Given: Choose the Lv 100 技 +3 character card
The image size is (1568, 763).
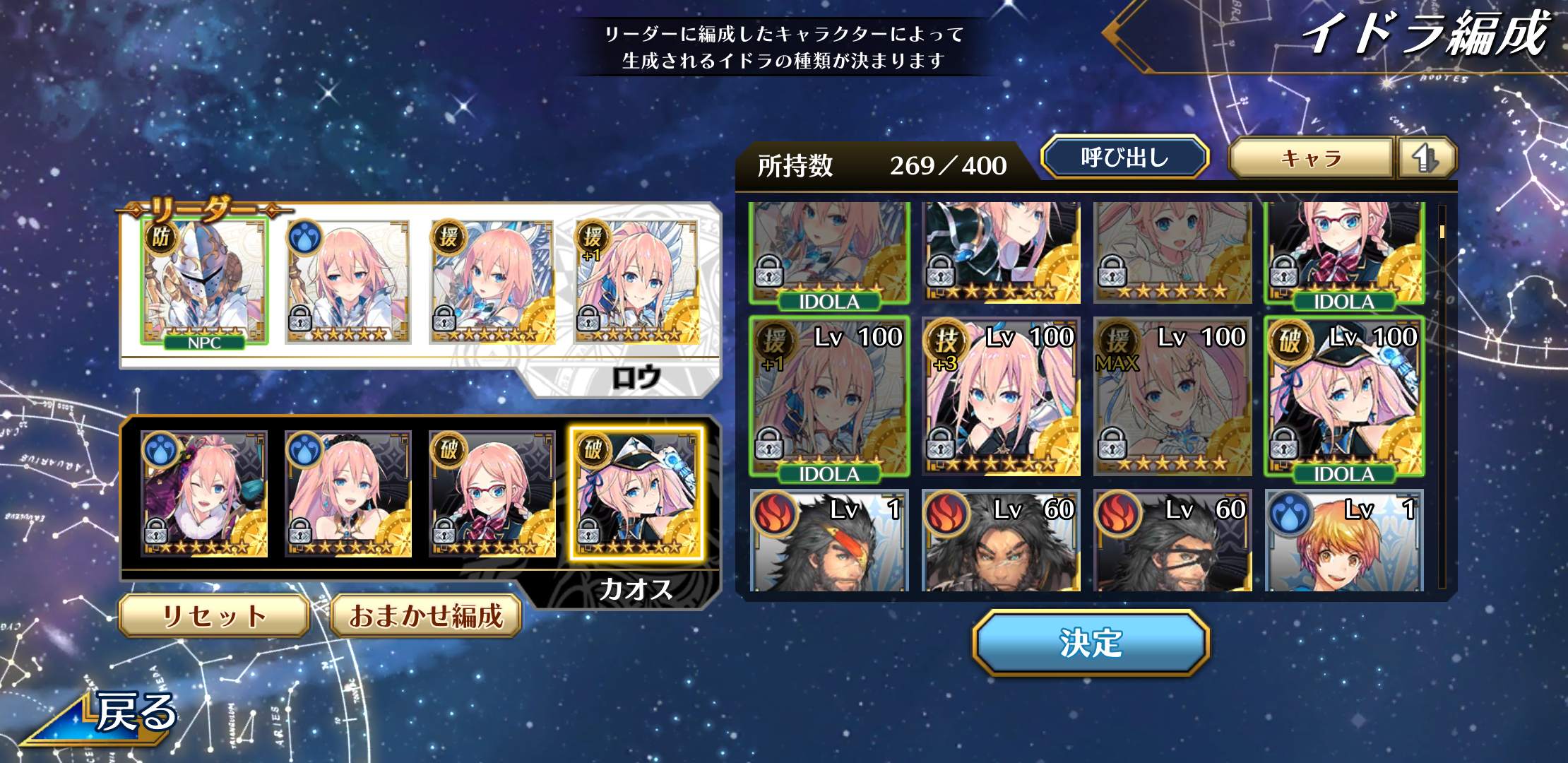Looking at the screenshot, I should pos(1001,396).
